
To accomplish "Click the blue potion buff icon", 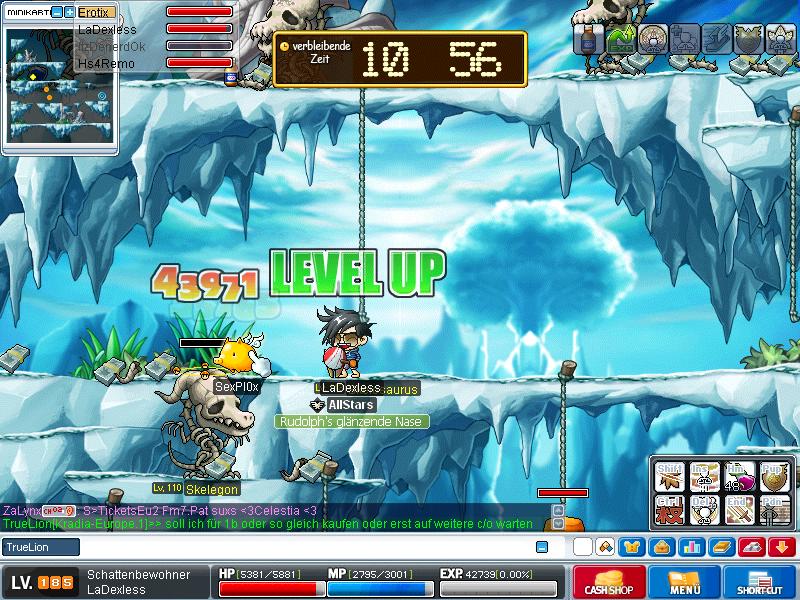I will coord(589,39).
